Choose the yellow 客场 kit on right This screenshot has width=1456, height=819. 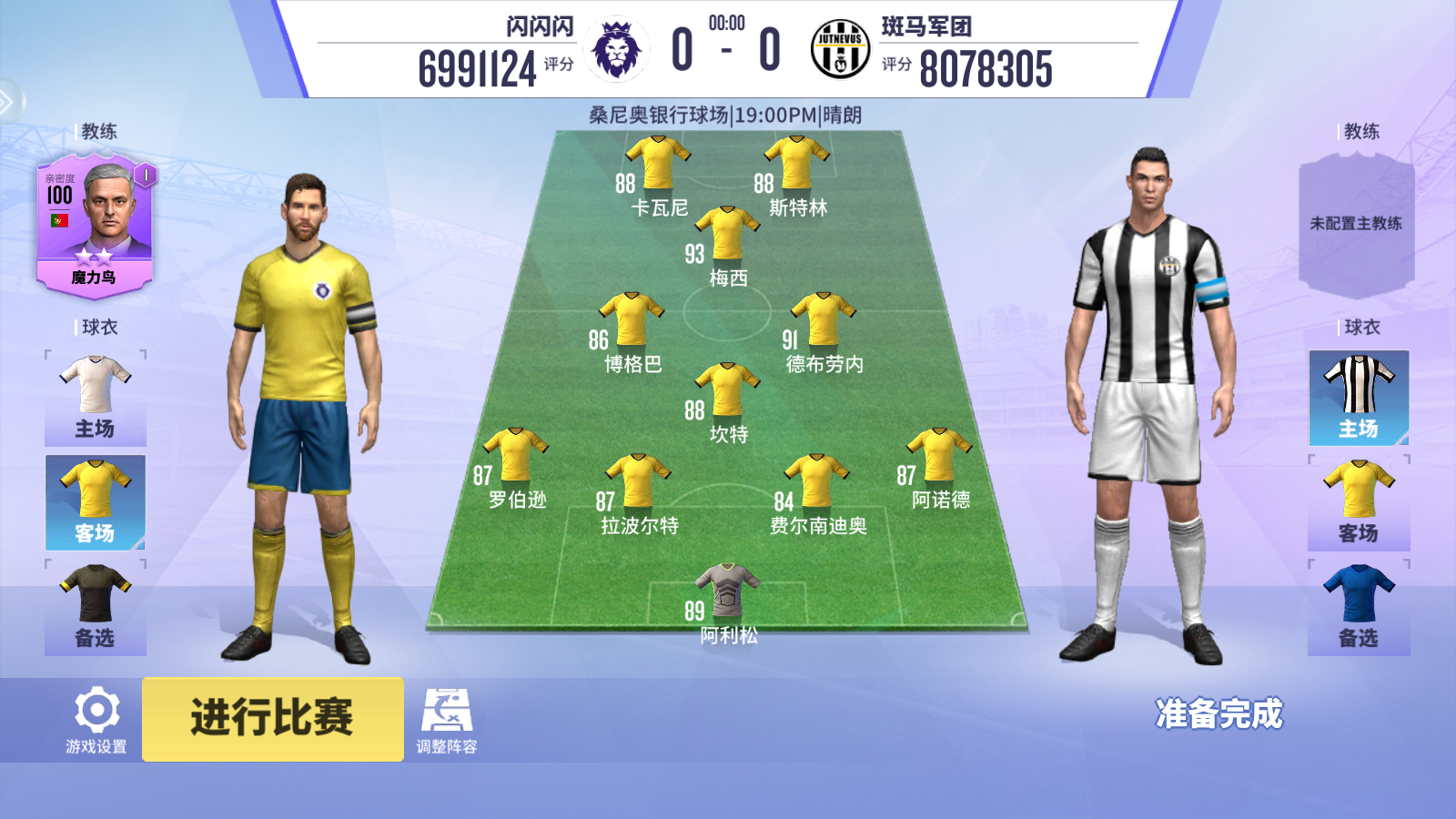(x=1359, y=502)
